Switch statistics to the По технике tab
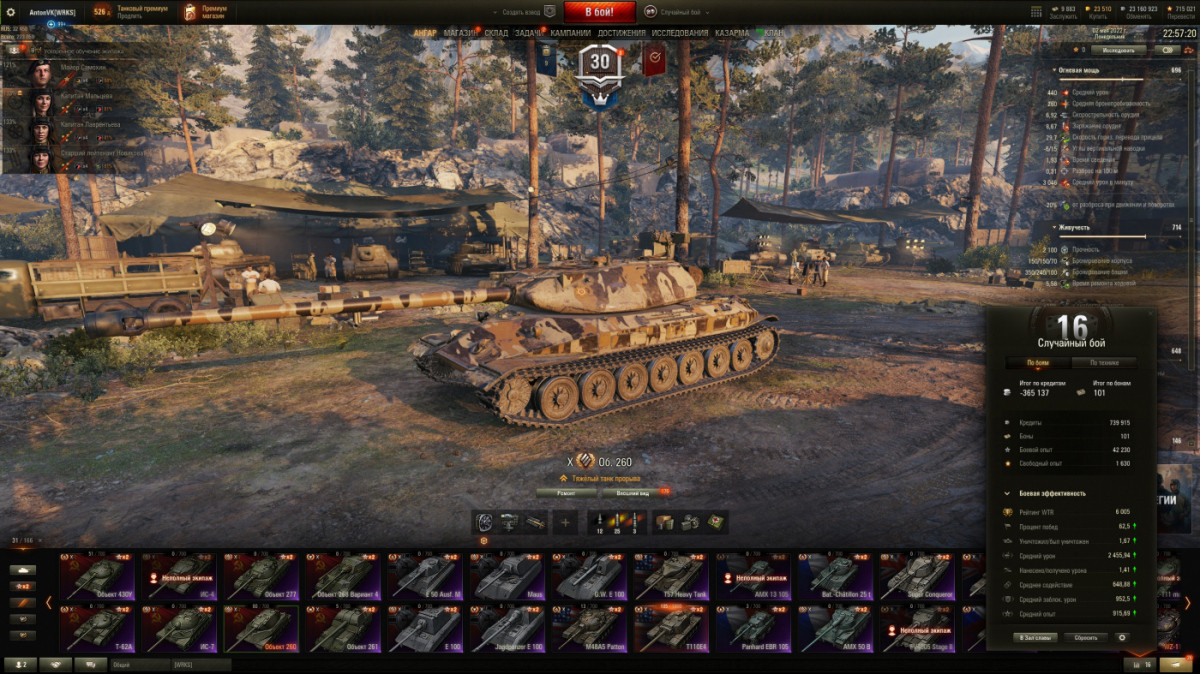Image resolution: width=1200 pixels, height=674 pixels. click(1112, 363)
